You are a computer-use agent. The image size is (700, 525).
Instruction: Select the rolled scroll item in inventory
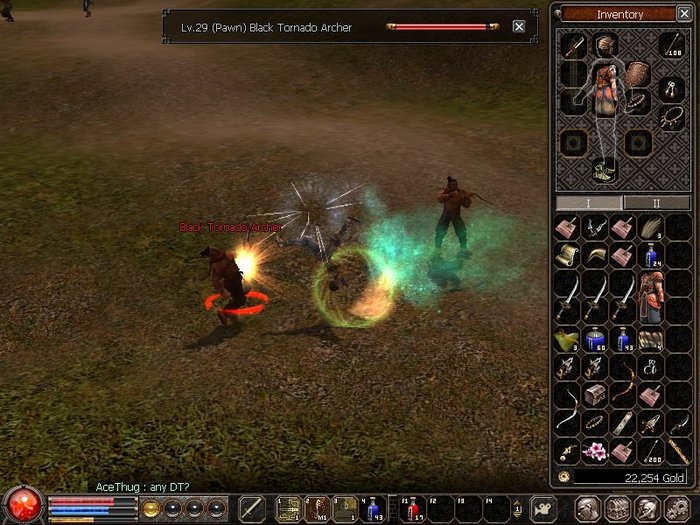point(568,256)
